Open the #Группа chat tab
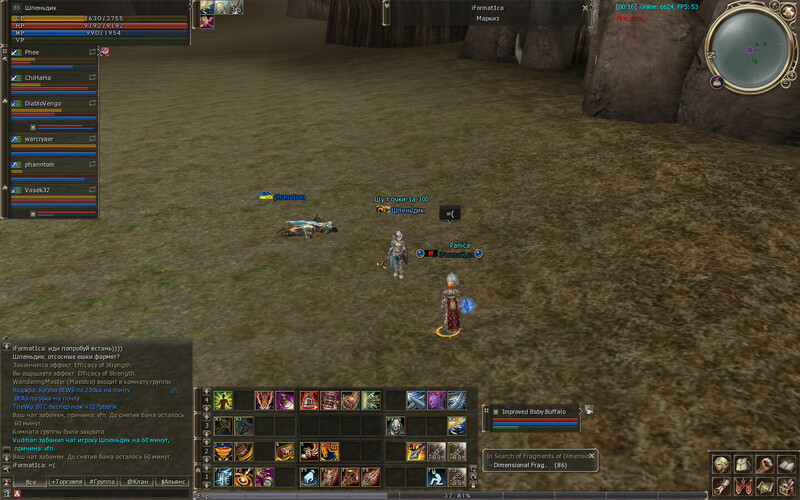Viewport: 800px width, 500px height. coord(102,481)
